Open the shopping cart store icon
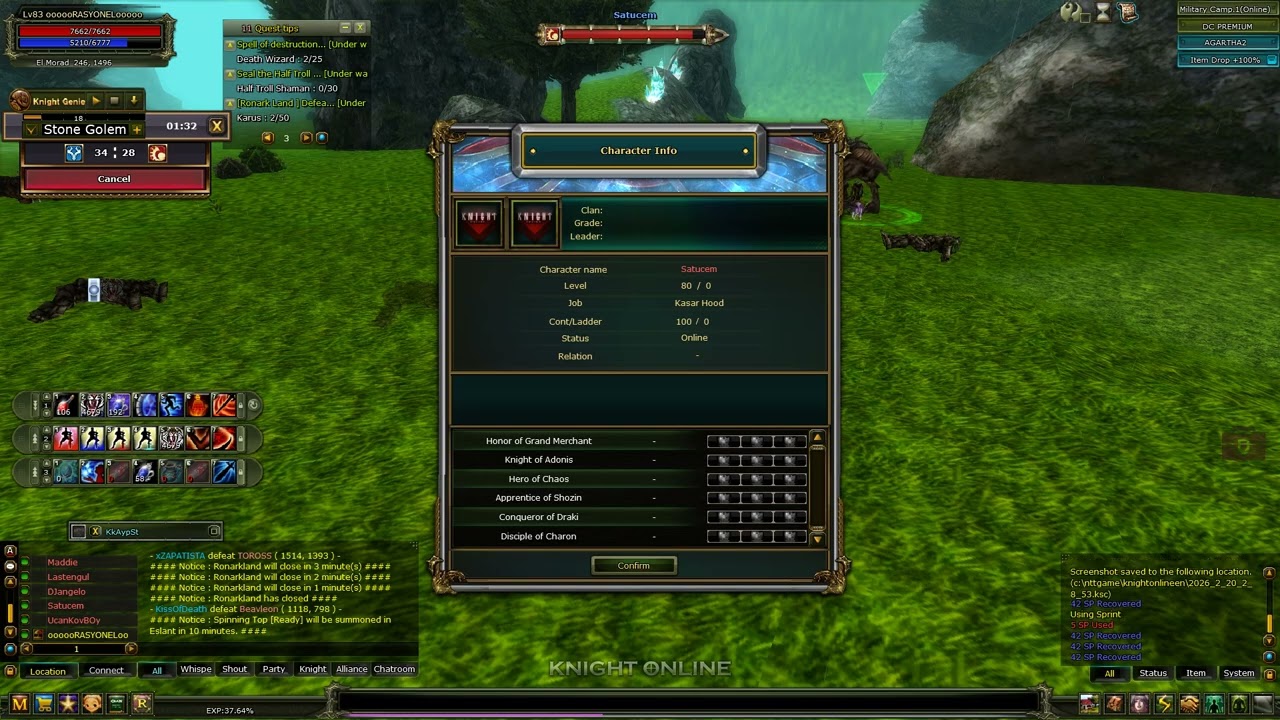The image size is (1280, 720). 44,704
